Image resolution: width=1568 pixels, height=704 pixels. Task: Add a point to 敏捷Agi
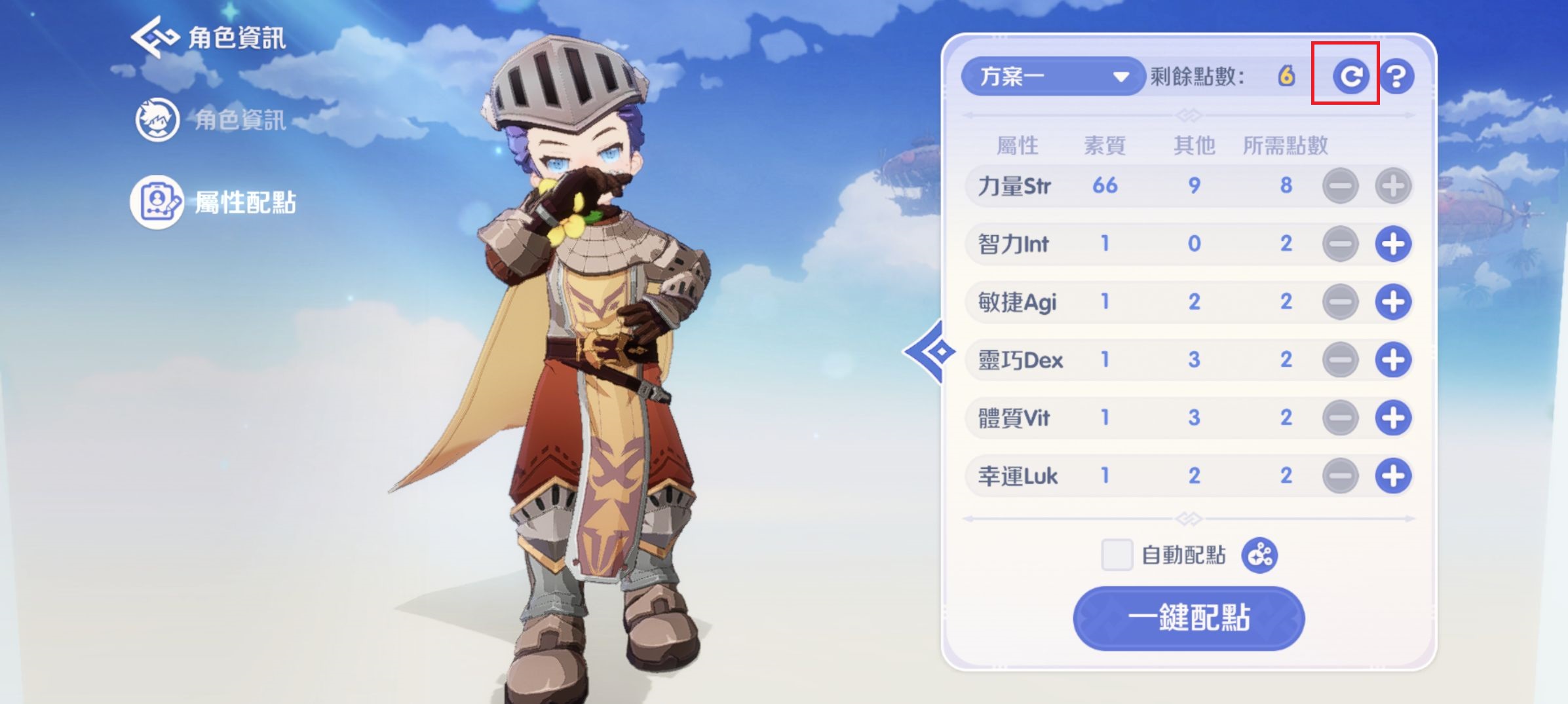click(x=1392, y=302)
